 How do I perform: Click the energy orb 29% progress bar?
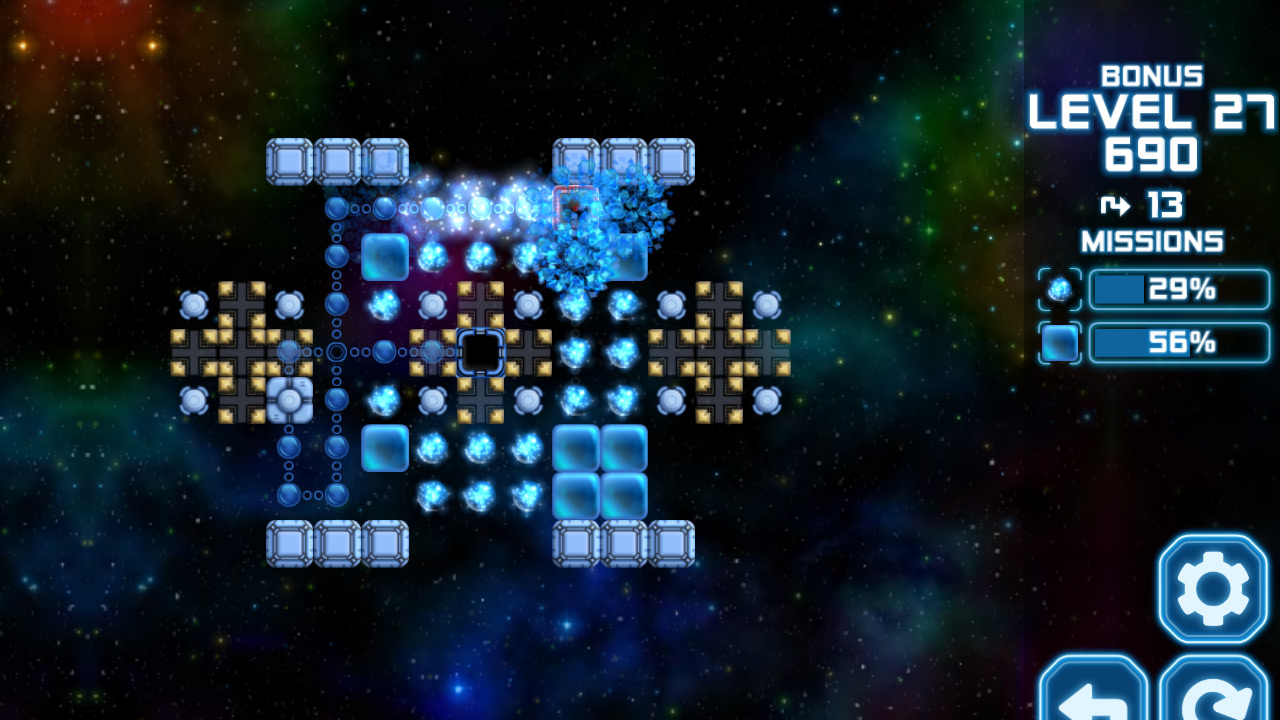click(1180, 289)
